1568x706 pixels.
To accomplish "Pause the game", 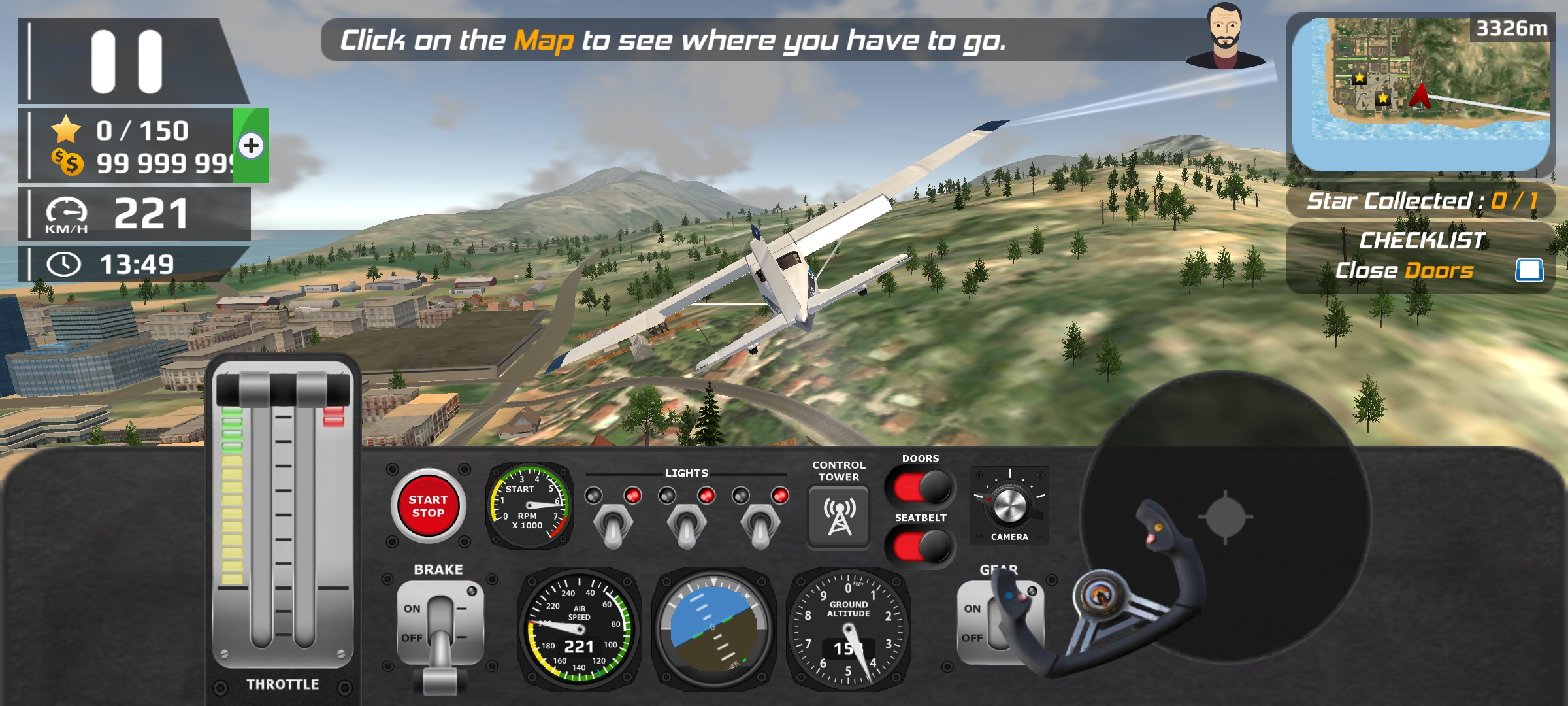I will coord(127,61).
